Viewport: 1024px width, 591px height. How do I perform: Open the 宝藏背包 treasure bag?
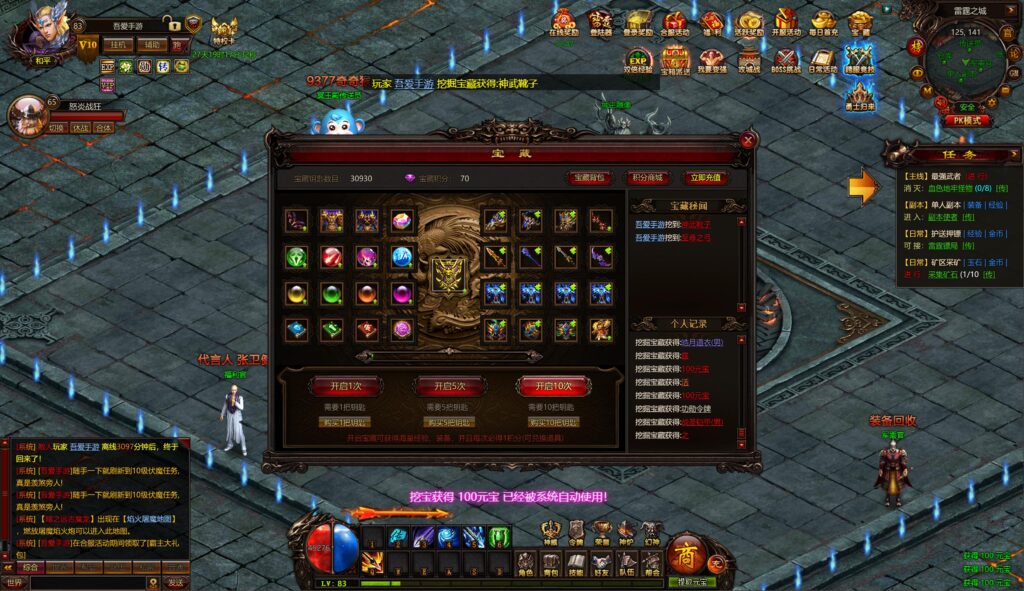tap(589, 178)
